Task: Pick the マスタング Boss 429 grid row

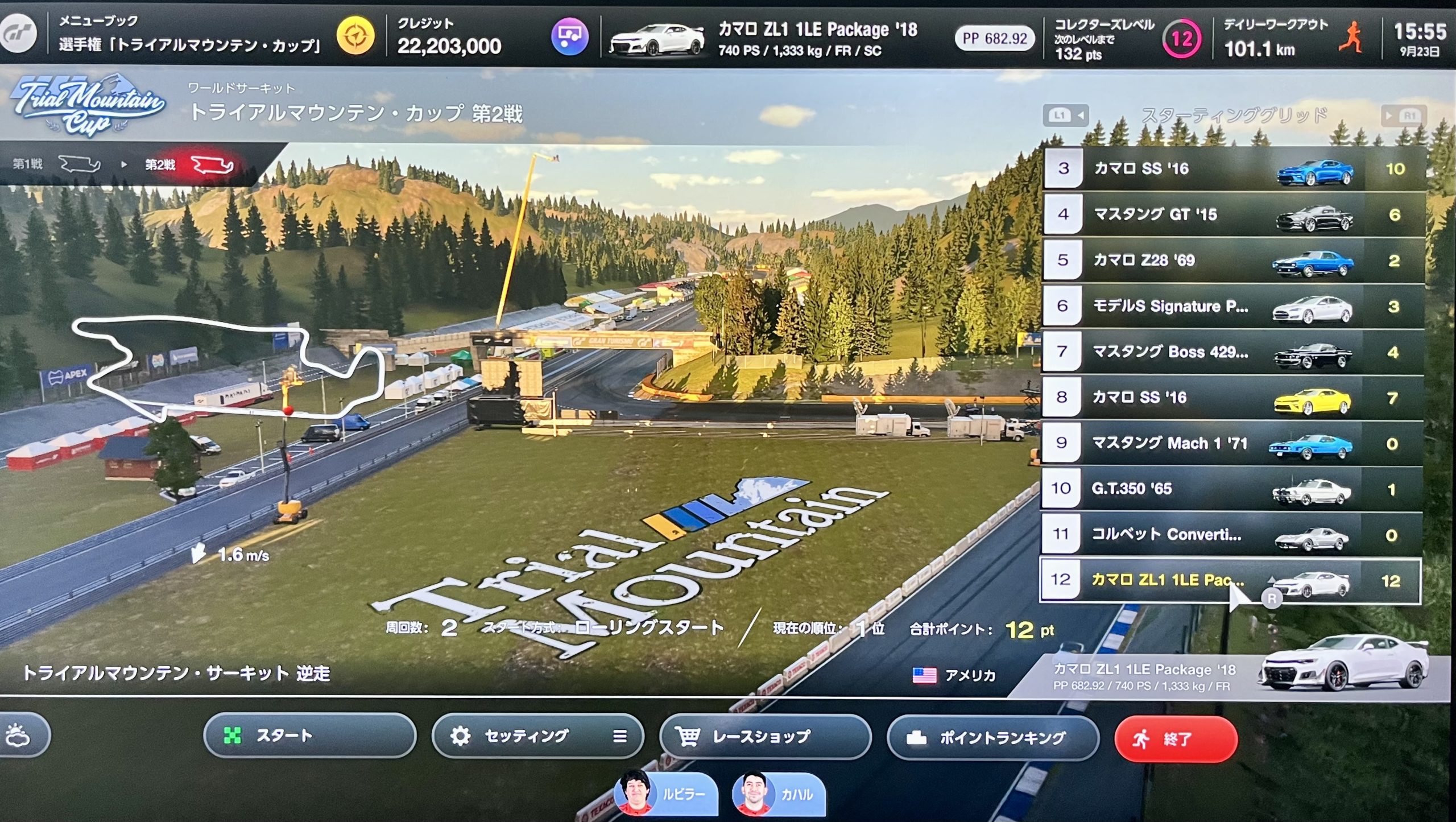Action: 1233,352
